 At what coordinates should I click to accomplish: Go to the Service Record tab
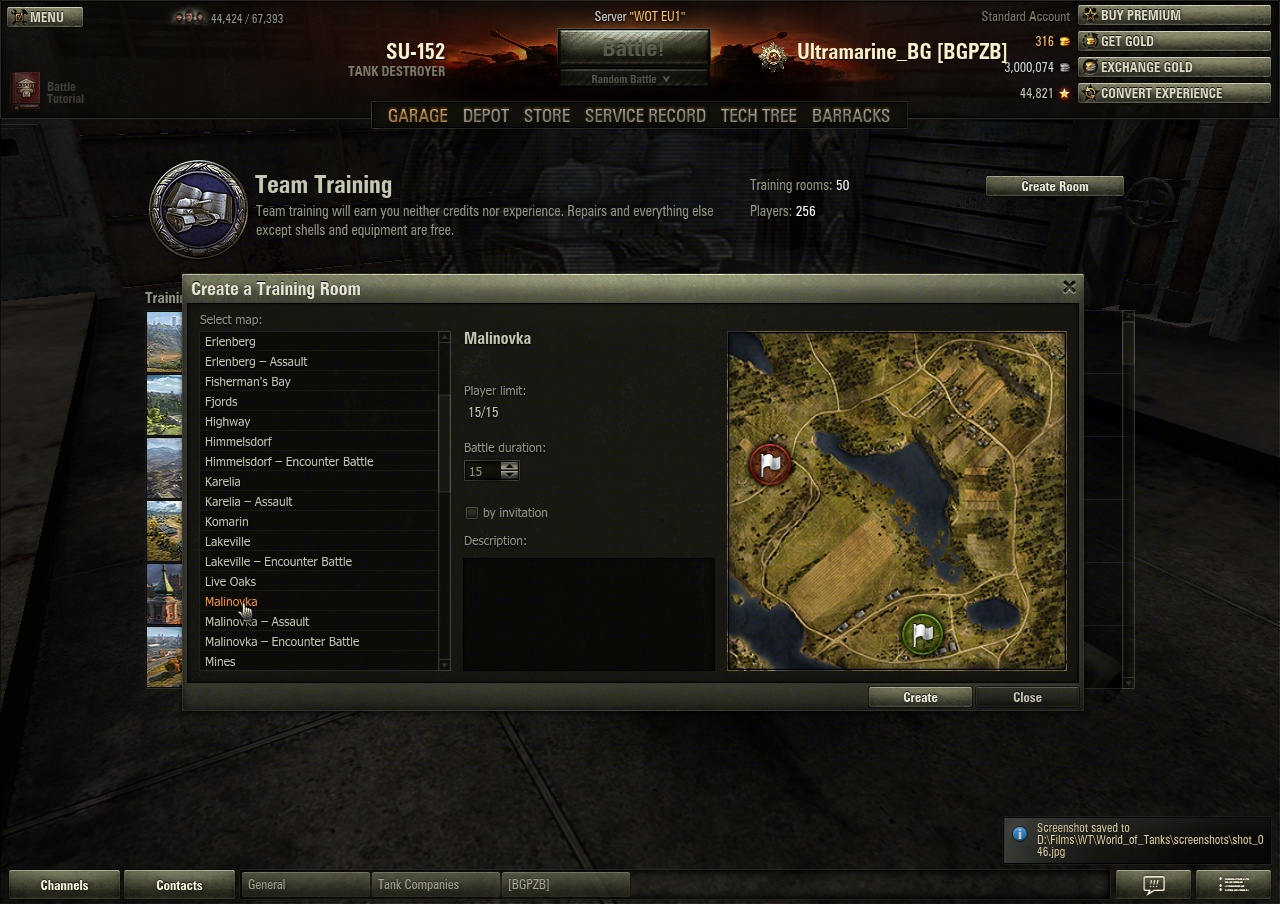pos(645,115)
